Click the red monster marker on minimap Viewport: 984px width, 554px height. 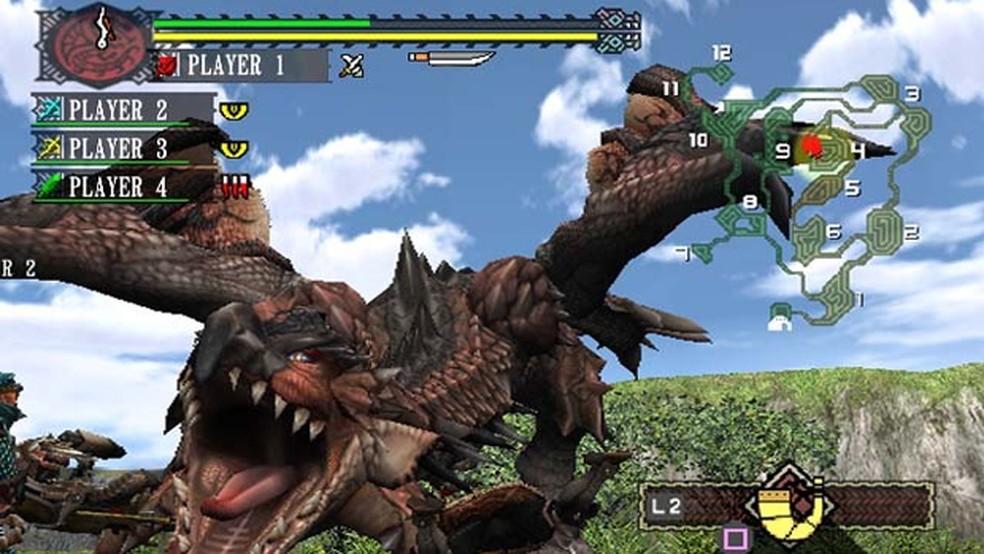click(811, 148)
